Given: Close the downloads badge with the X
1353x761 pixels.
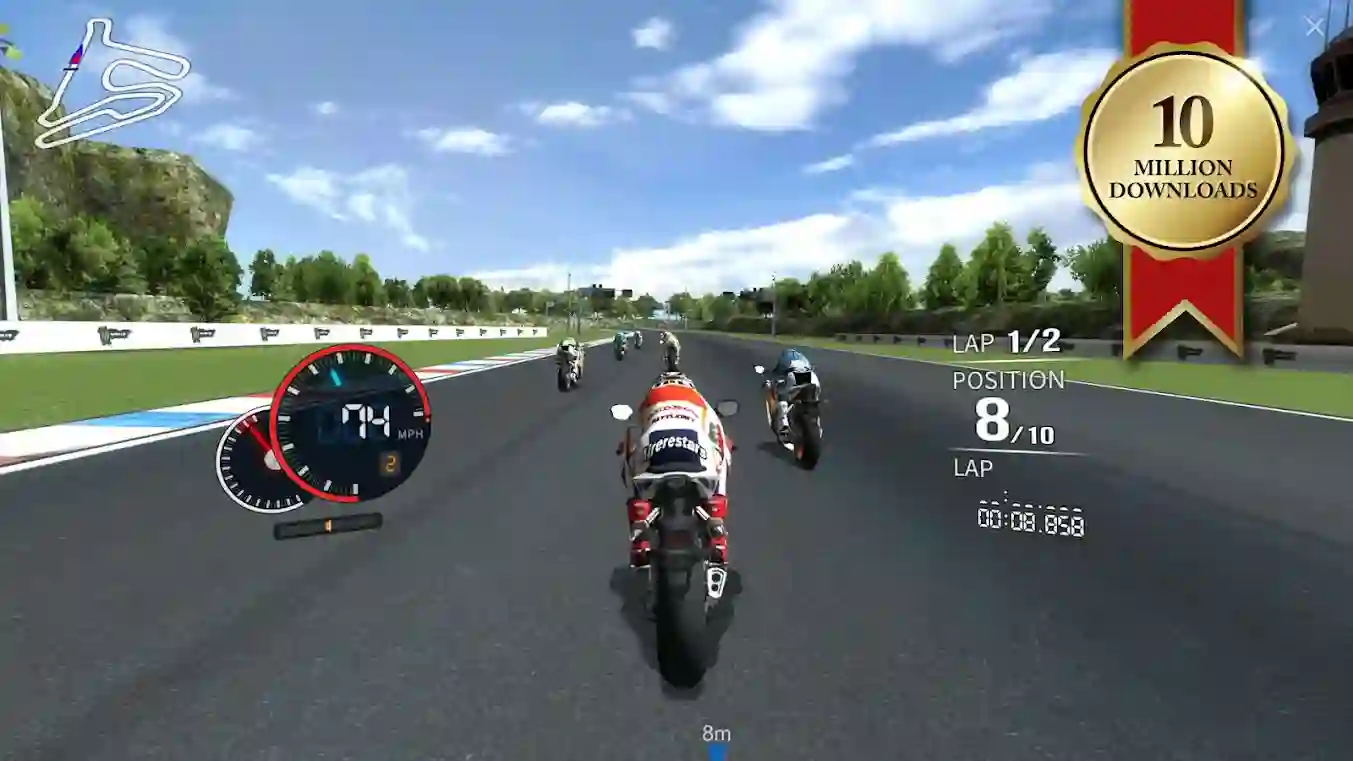Looking at the screenshot, I should 1315,27.
